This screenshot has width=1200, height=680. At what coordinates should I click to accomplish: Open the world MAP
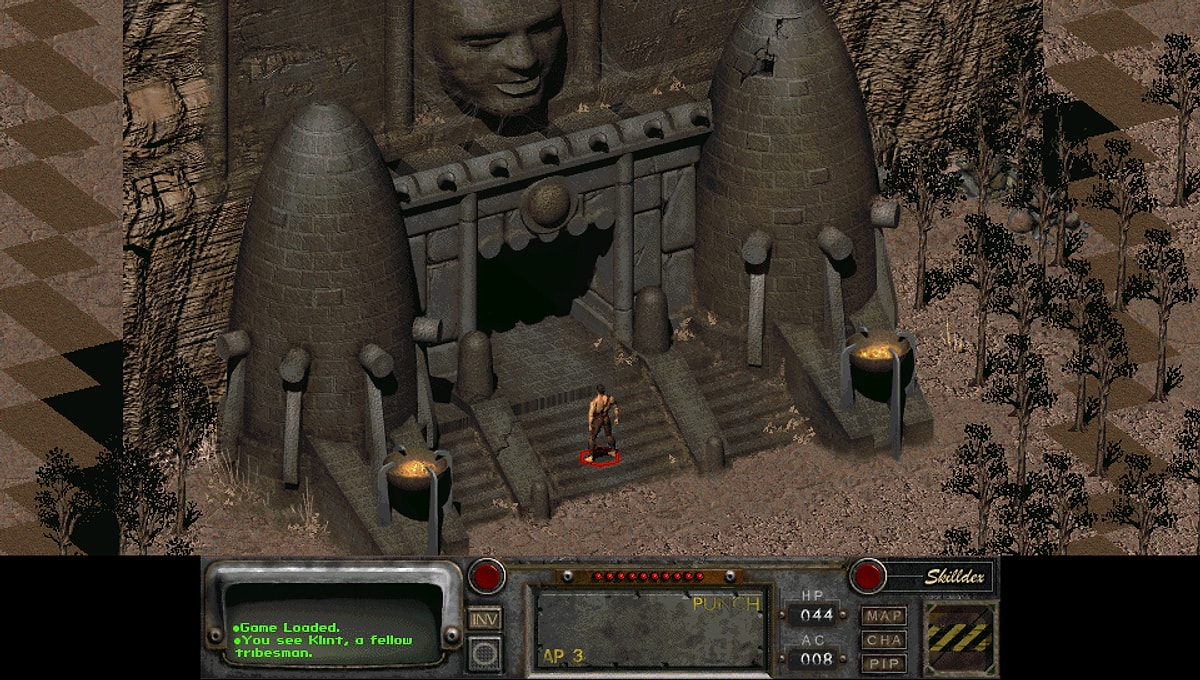point(884,616)
